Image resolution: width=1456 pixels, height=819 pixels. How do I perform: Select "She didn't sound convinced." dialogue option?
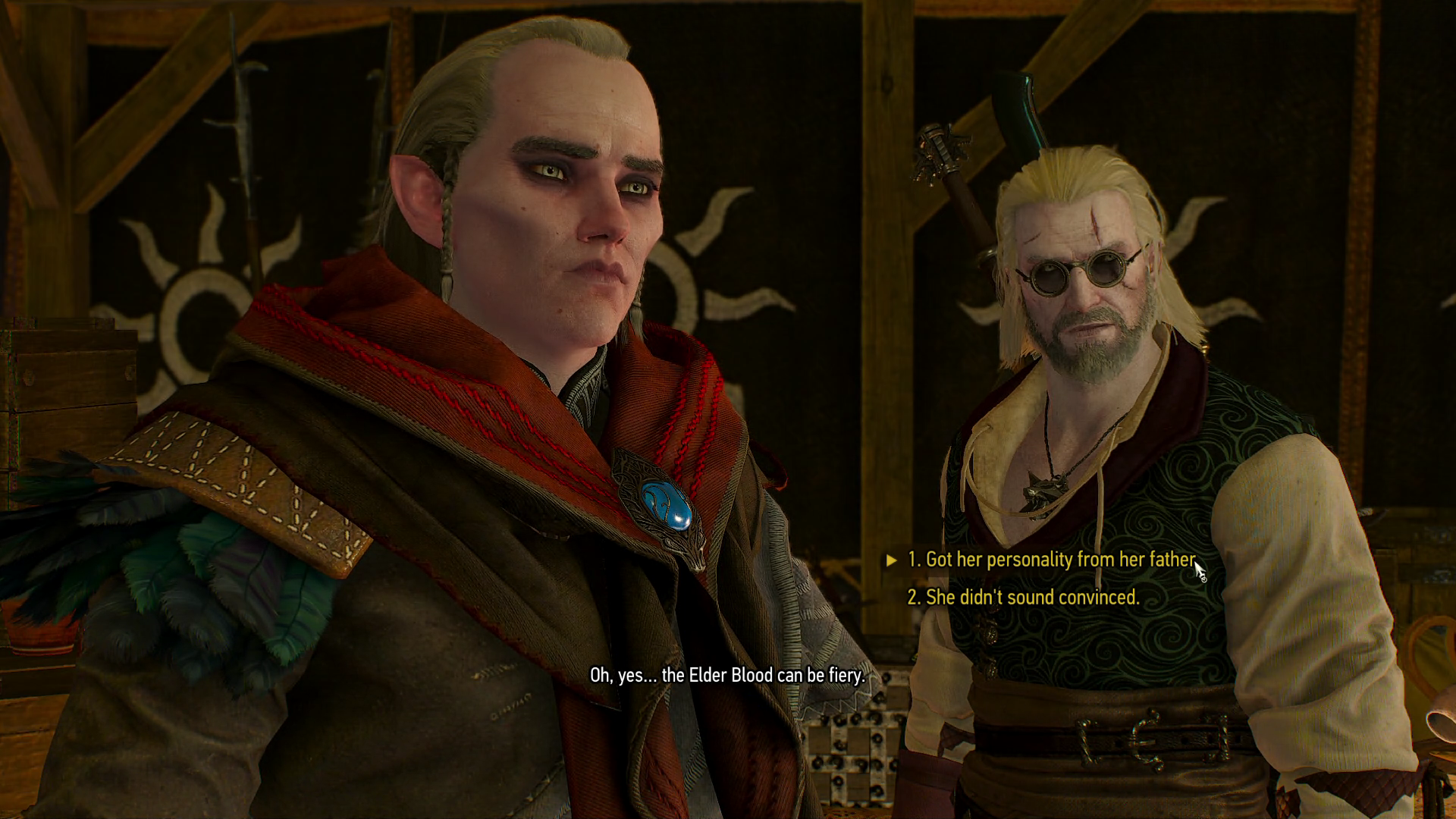(x=1023, y=598)
